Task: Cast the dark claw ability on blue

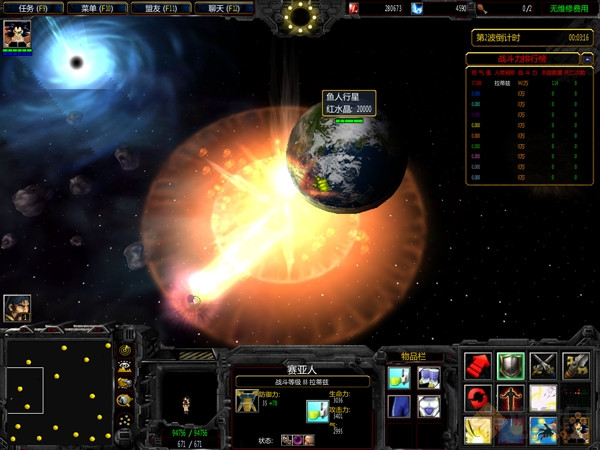Action: pyautogui.click(x=544, y=430)
